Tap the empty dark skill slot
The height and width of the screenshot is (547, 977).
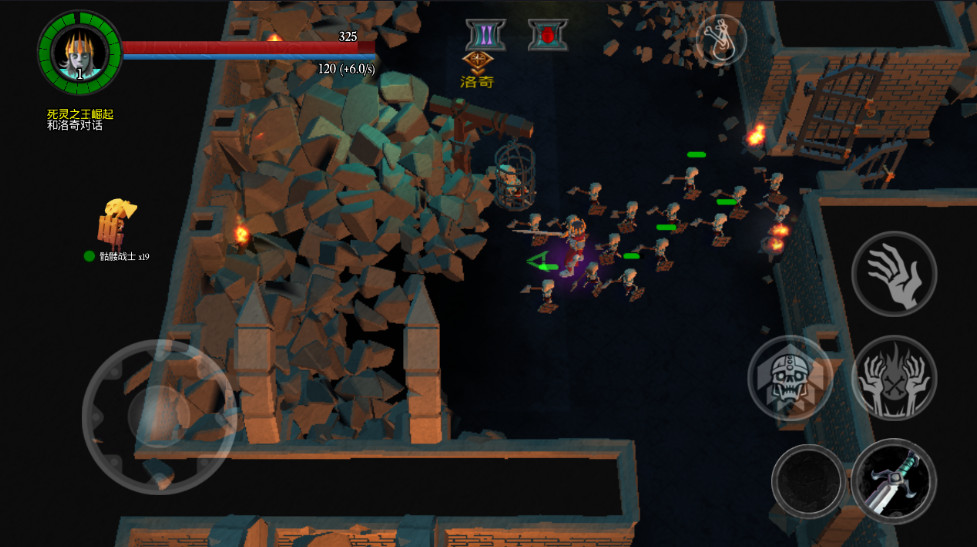[808, 481]
